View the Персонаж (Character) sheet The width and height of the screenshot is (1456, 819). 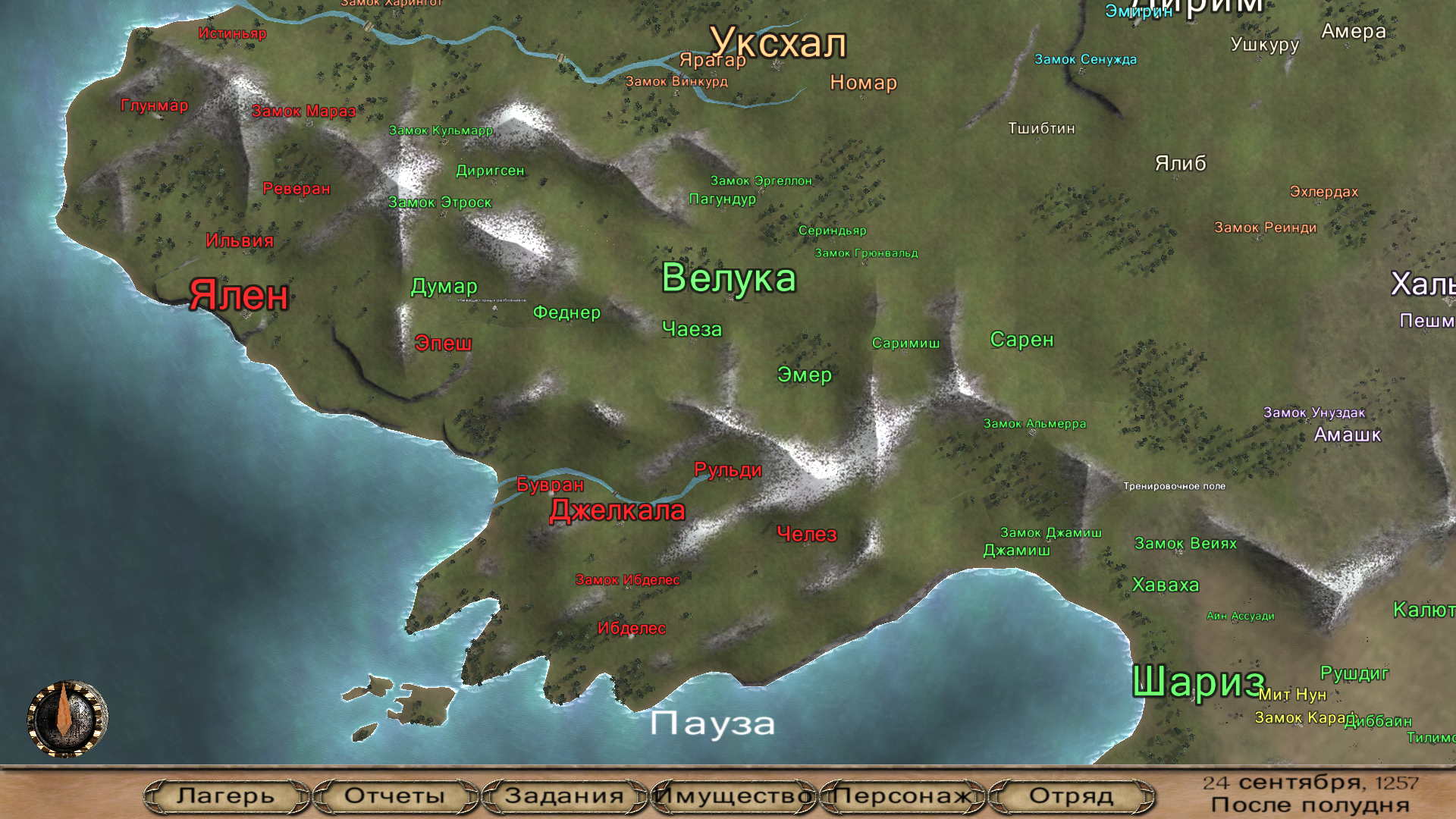click(902, 796)
